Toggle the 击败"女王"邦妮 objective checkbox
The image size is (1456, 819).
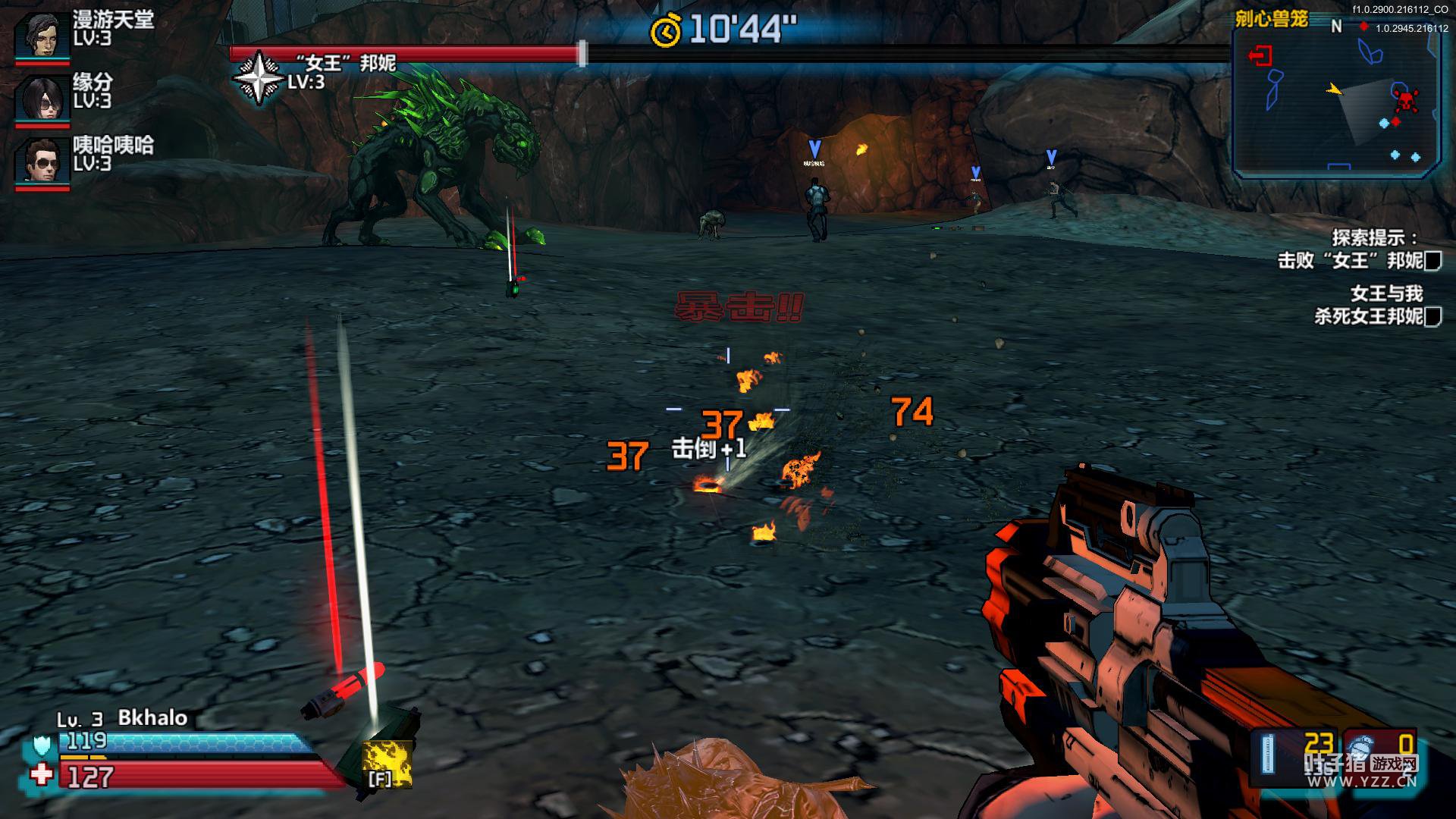tap(1432, 262)
